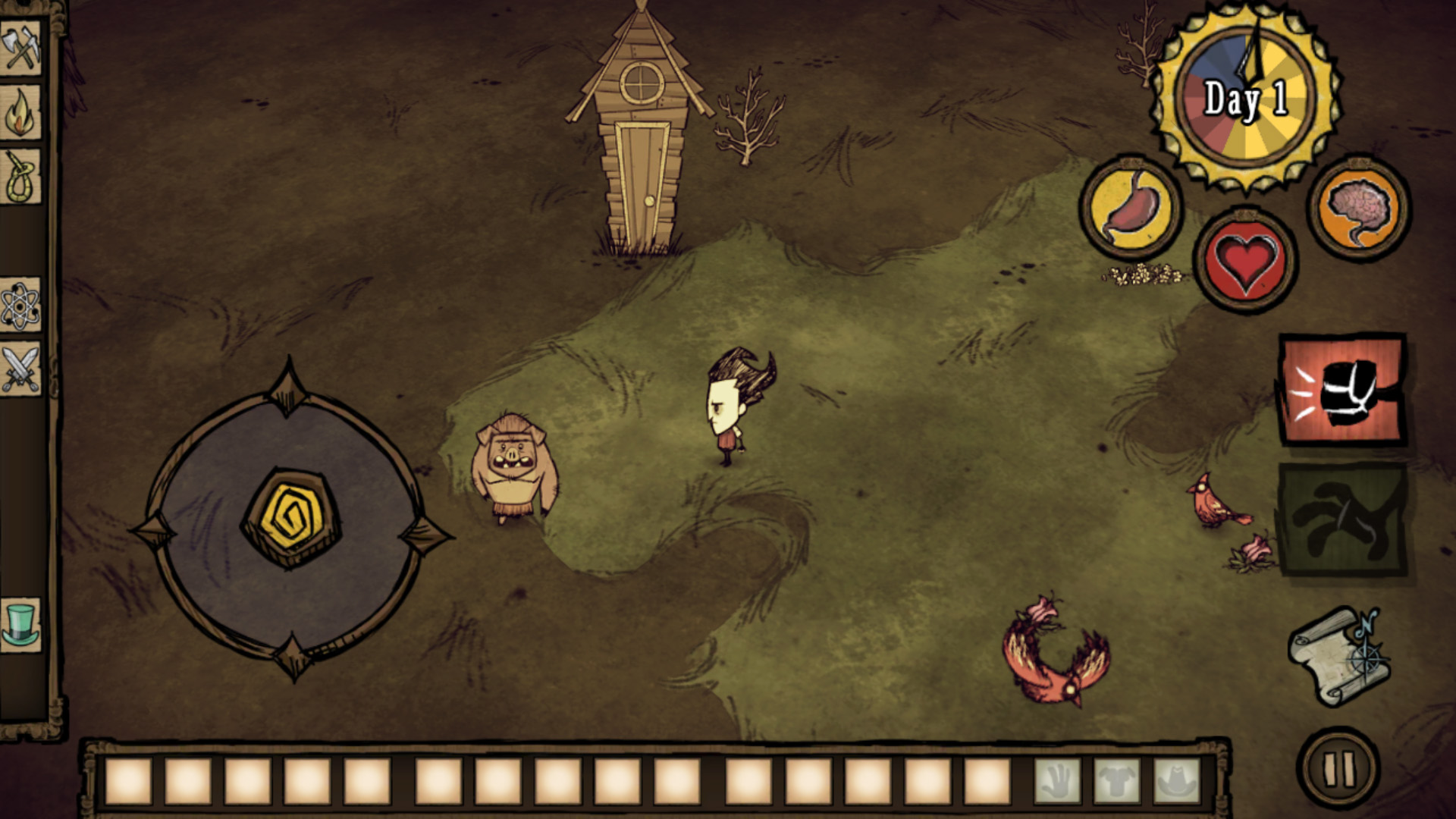Pause the game
Image resolution: width=1456 pixels, height=819 pixels.
pyautogui.click(x=1338, y=768)
